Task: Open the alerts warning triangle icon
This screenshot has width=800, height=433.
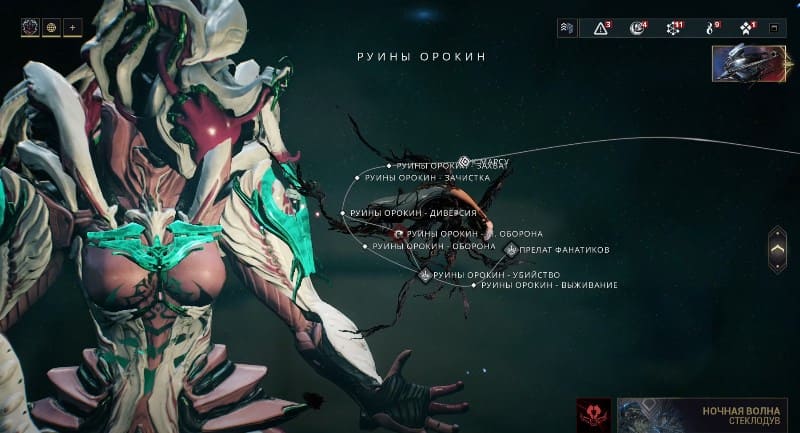Action: tap(601, 28)
